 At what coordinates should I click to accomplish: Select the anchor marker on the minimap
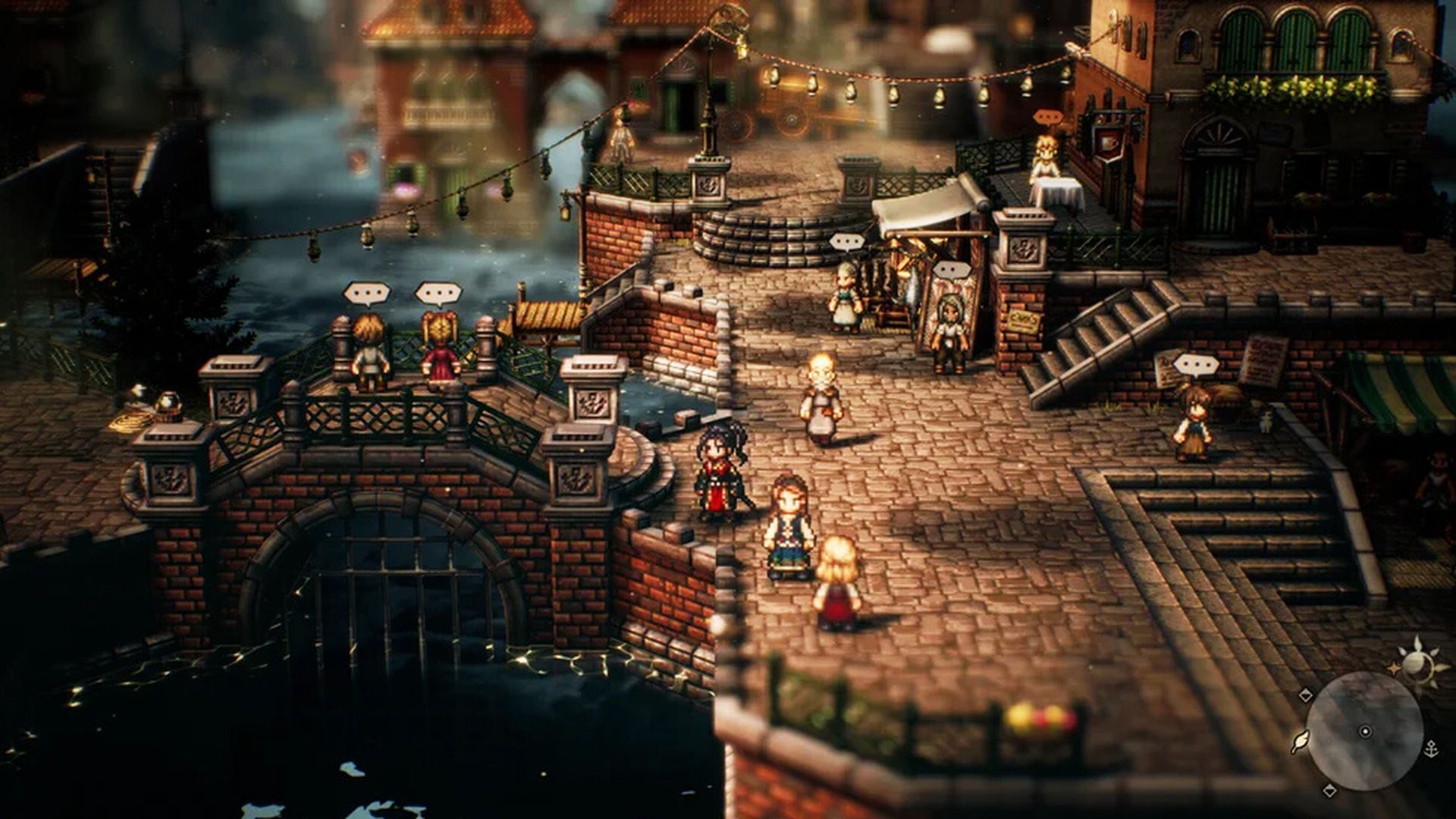[1432, 749]
